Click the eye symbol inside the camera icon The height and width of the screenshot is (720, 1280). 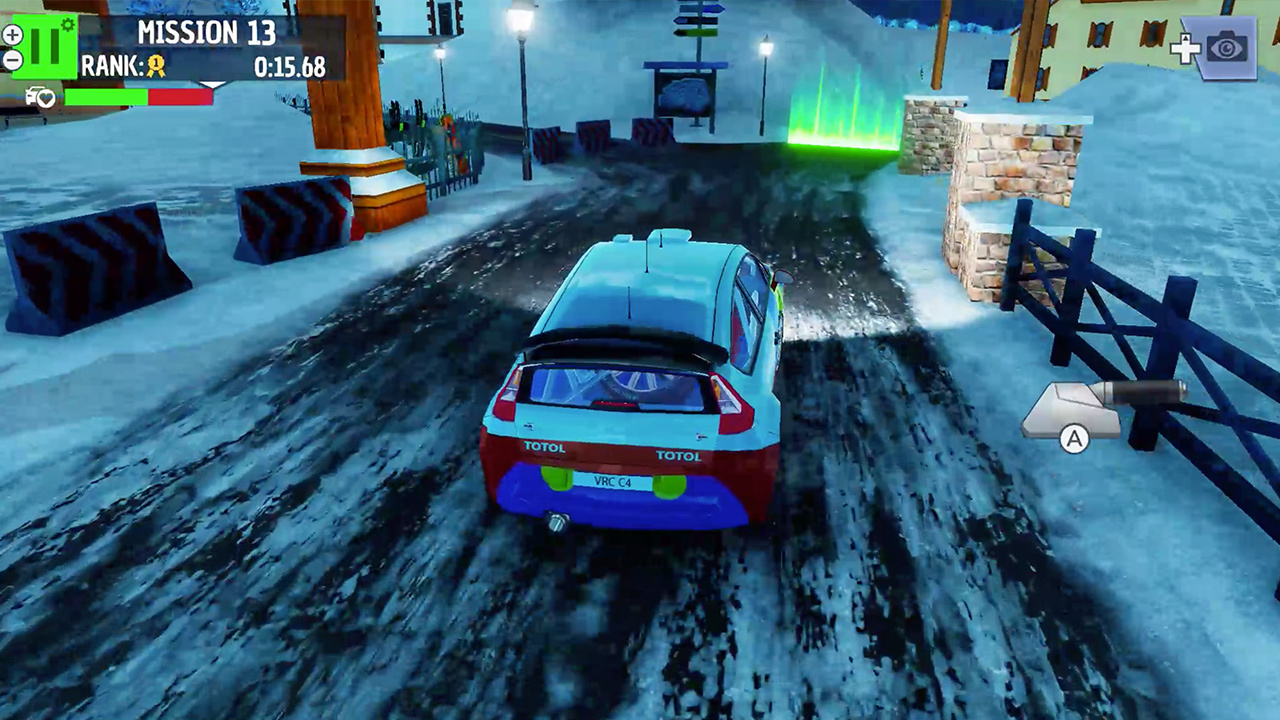pyautogui.click(x=1227, y=47)
